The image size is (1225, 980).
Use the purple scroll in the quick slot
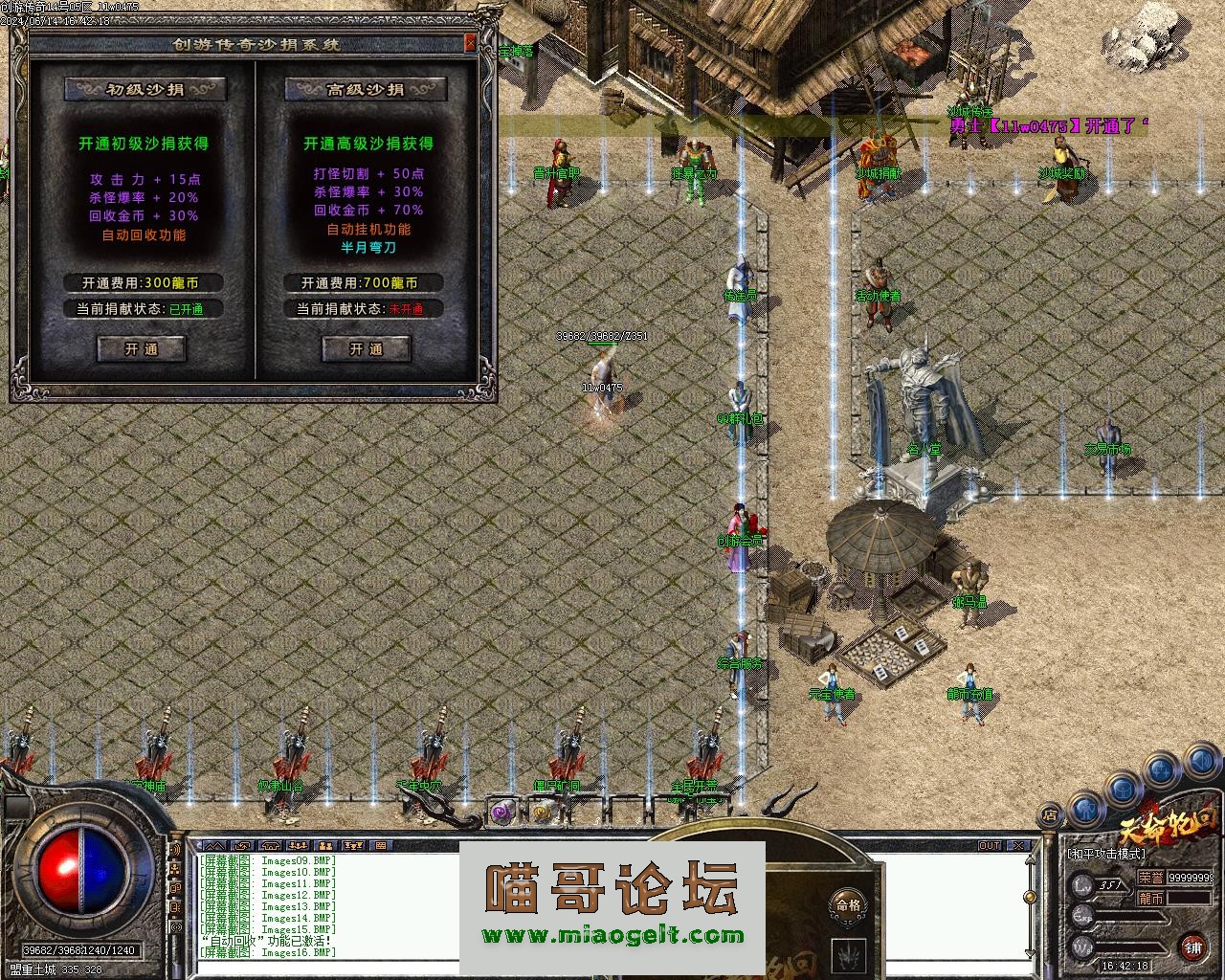[x=501, y=813]
